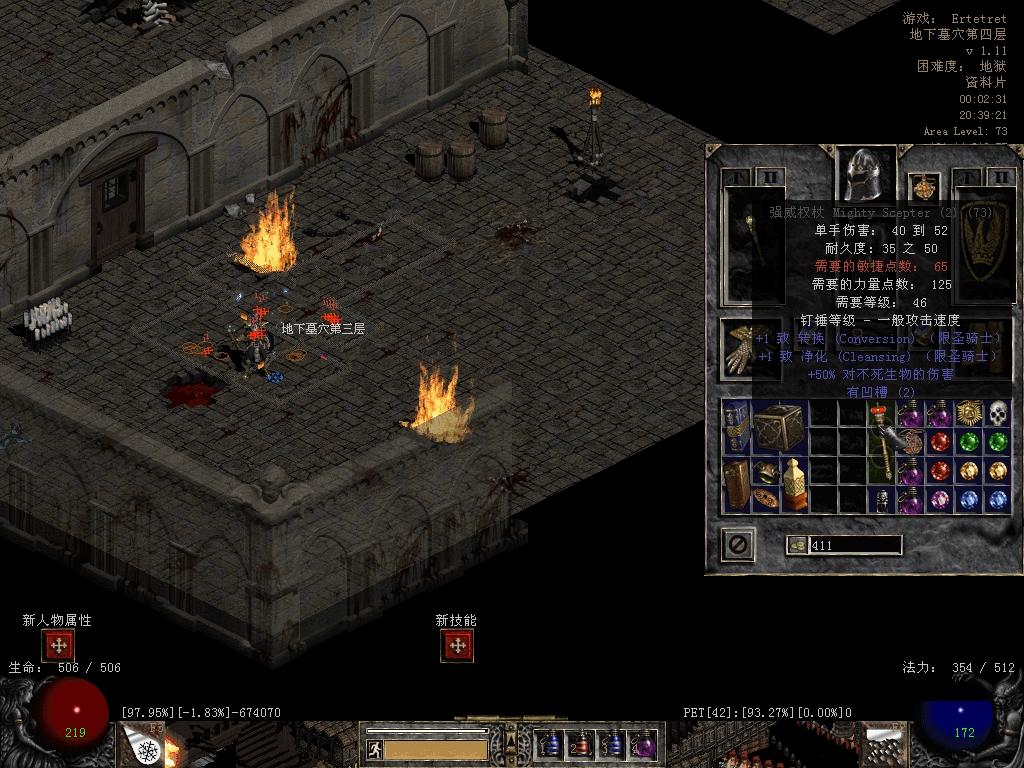This screenshot has width=1024, height=768.
Task: Select the blue tome in inventory
Action: coord(736,426)
